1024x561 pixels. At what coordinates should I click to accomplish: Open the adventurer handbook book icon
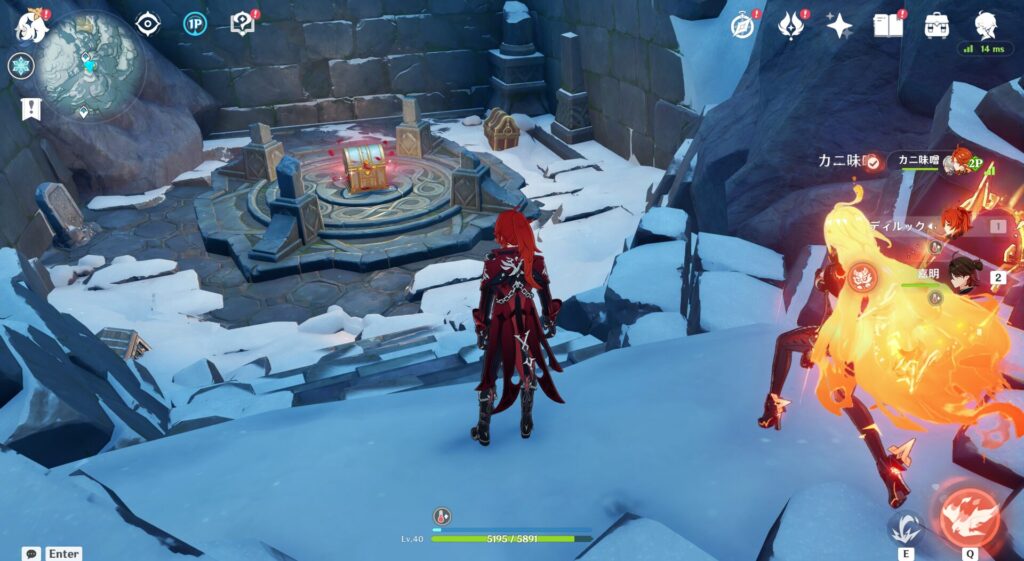click(x=887, y=25)
